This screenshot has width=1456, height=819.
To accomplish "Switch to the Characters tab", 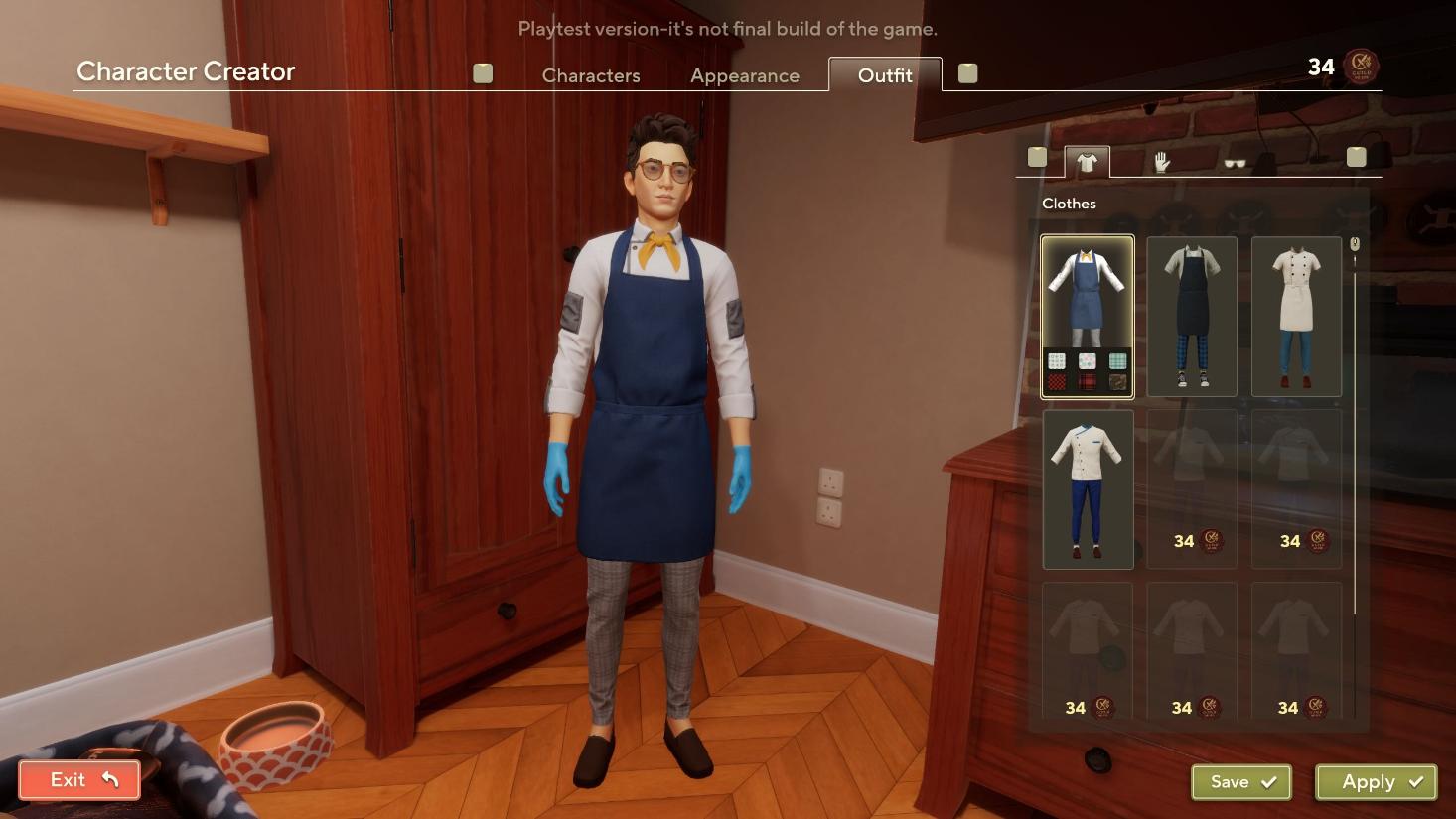I will (x=591, y=75).
